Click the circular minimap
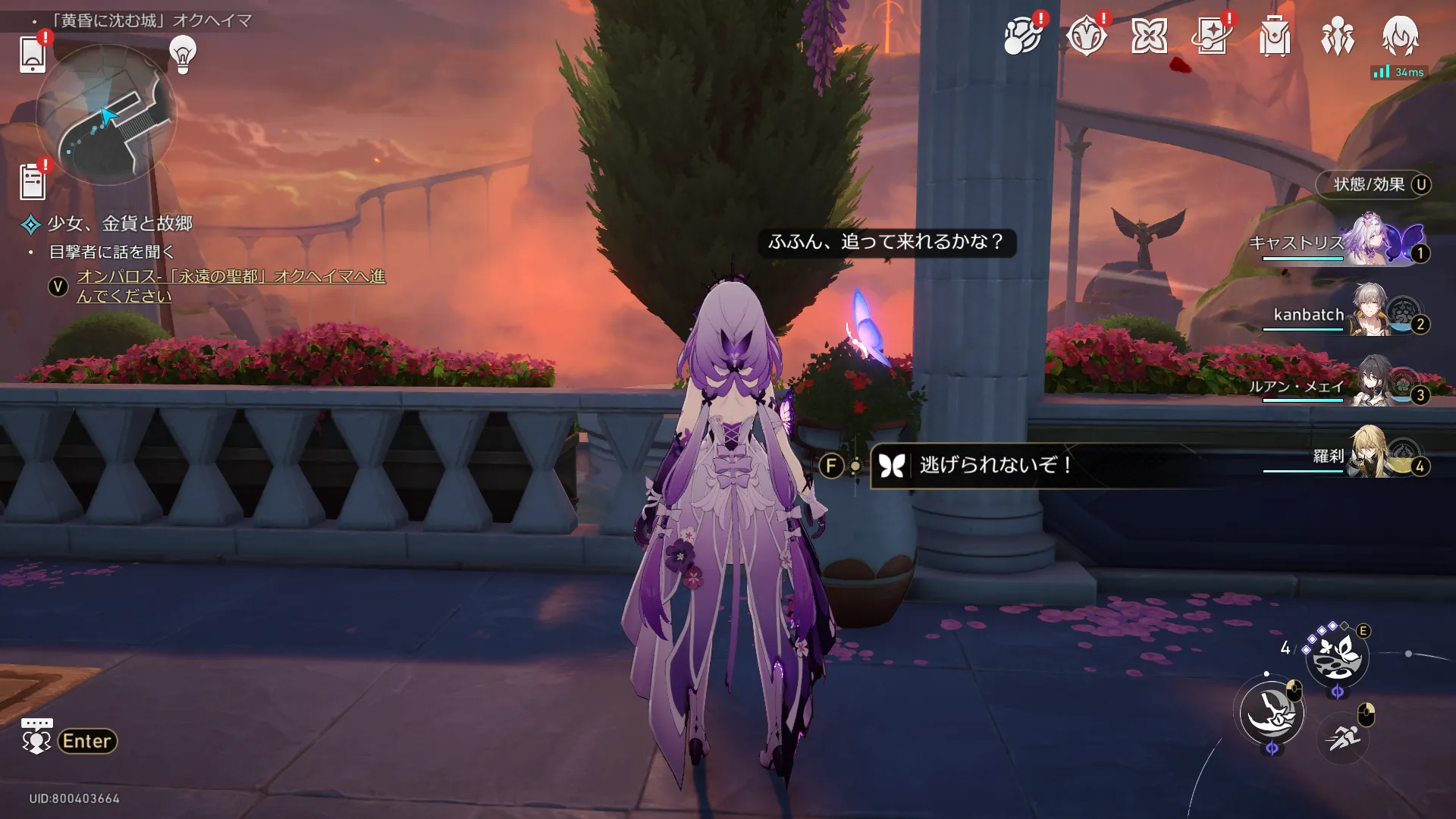1456x819 pixels. point(106,115)
